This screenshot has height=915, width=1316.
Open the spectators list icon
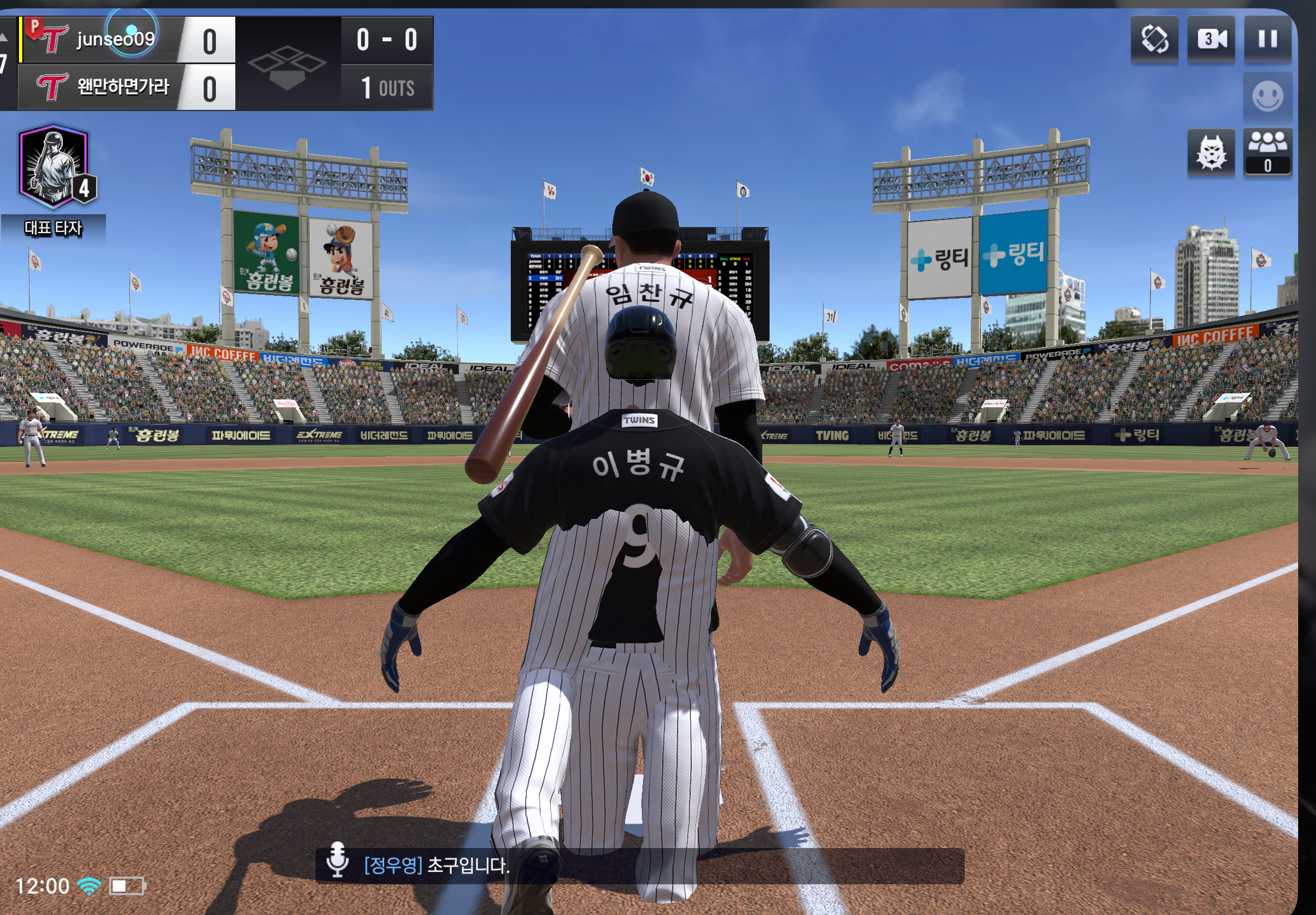1267,151
